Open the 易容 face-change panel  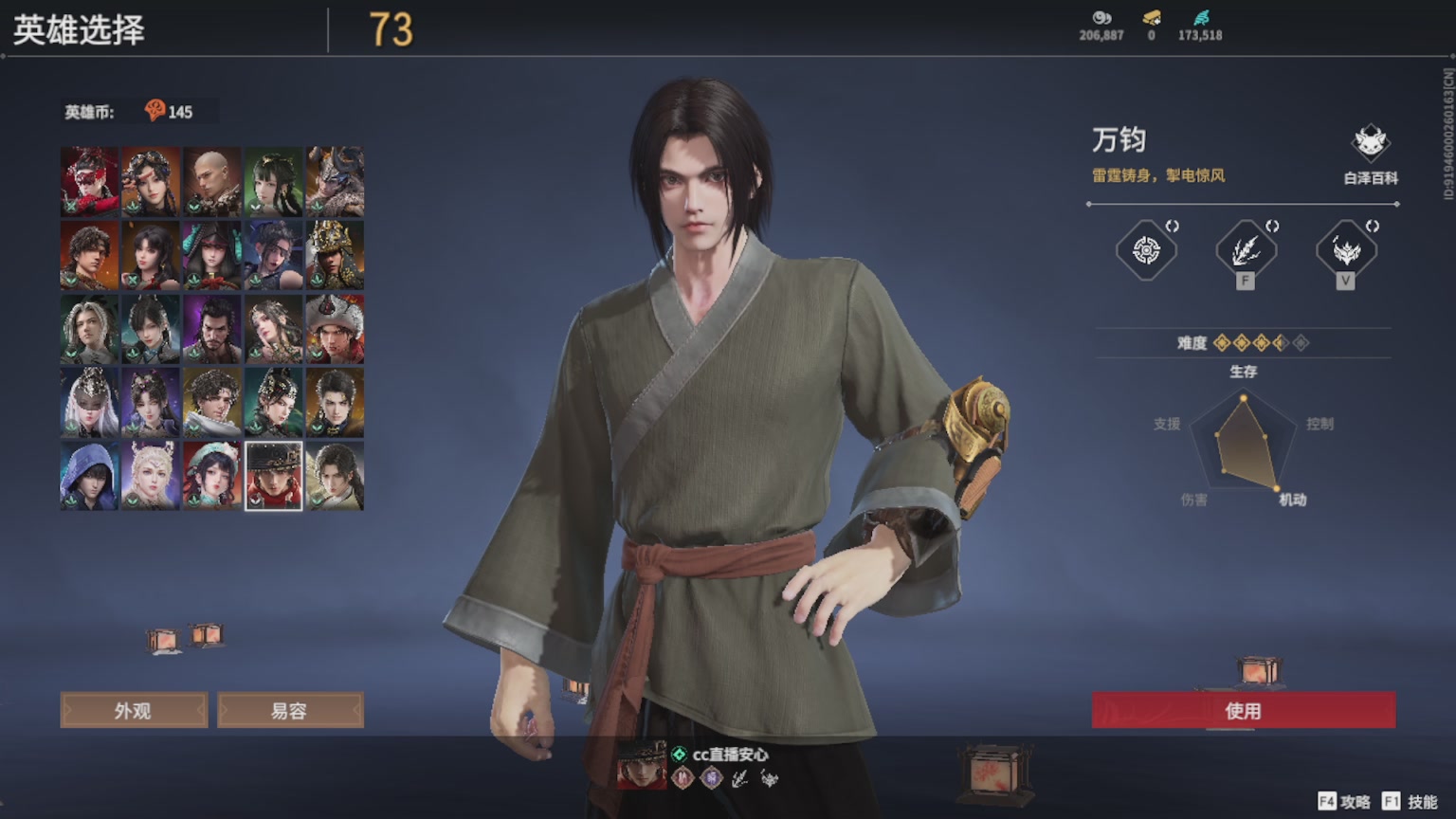(x=290, y=709)
